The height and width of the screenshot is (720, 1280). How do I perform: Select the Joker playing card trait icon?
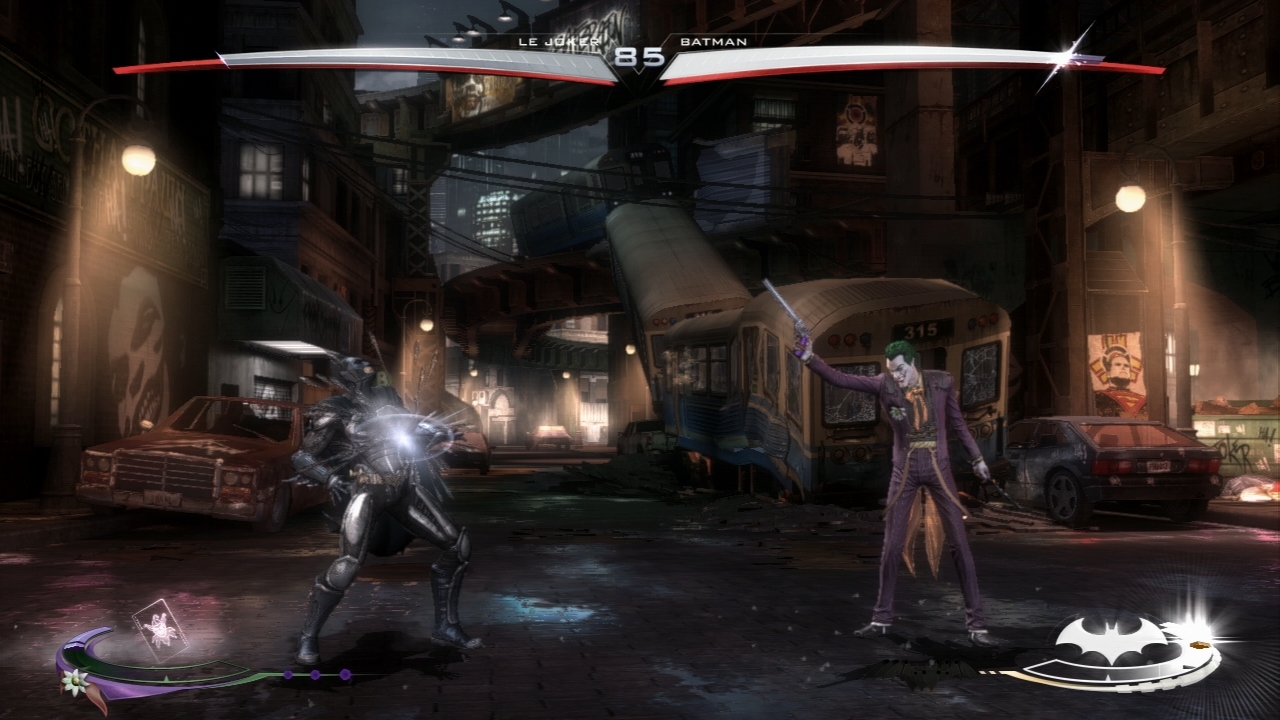[x=154, y=630]
